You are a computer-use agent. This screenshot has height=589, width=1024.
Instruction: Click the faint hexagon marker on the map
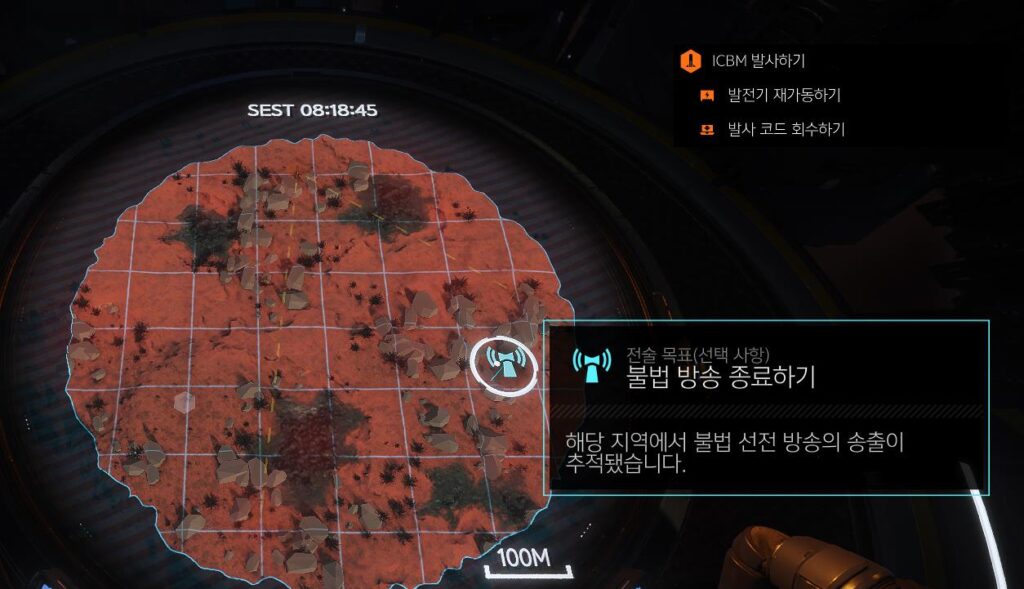coord(184,402)
